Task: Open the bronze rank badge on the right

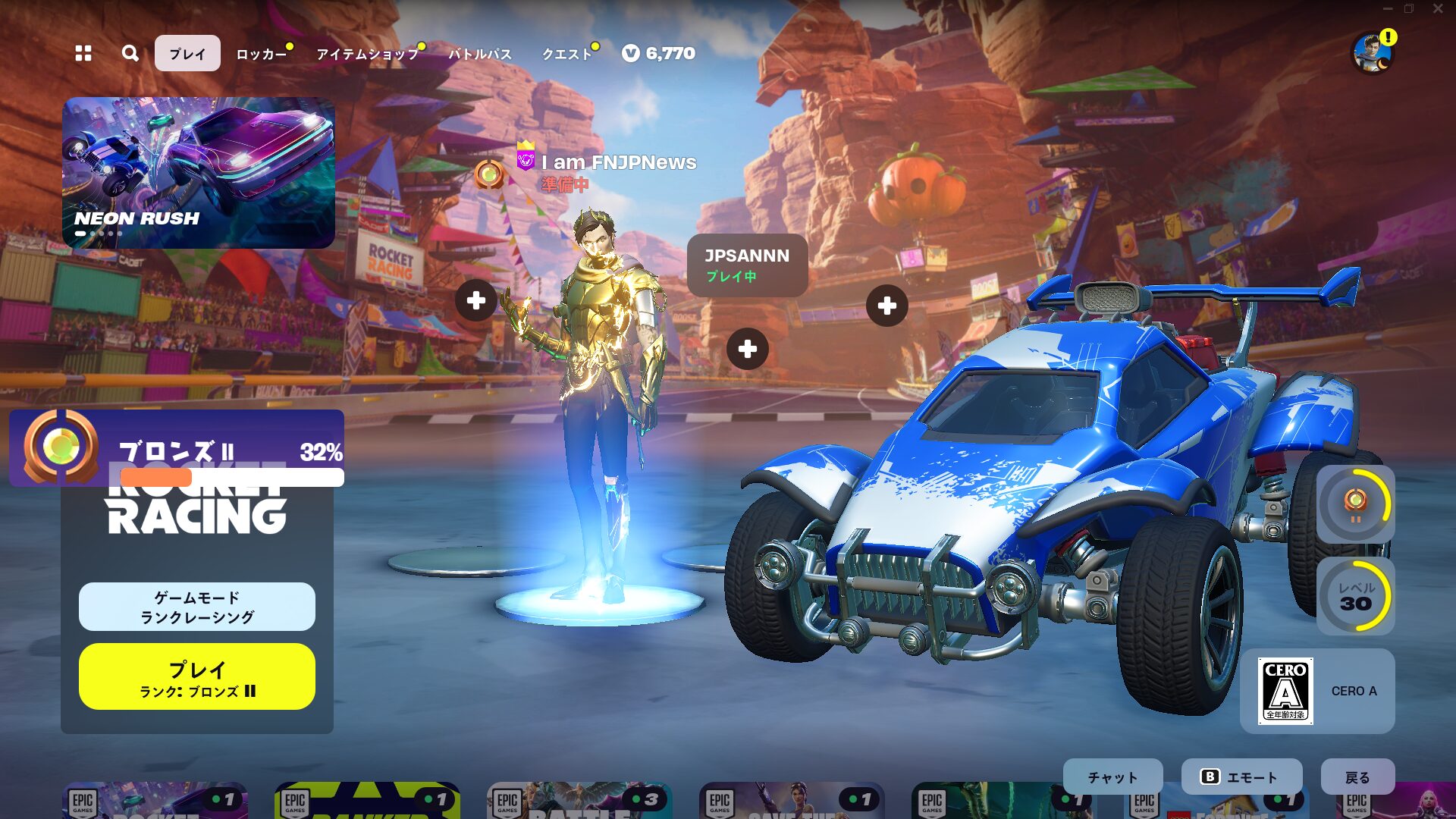Action: pos(1355,504)
